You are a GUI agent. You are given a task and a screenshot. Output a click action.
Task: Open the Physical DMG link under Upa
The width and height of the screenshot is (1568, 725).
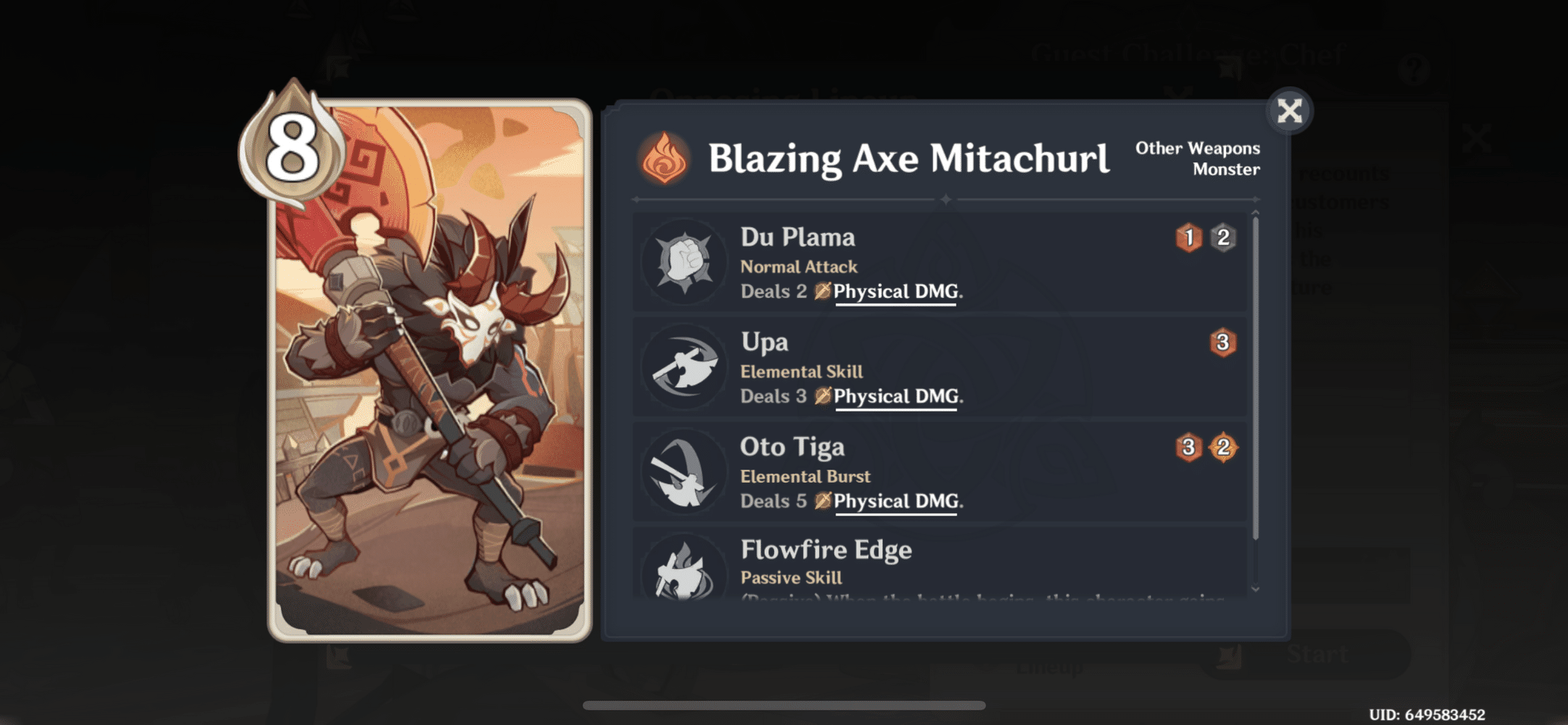point(896,397)
